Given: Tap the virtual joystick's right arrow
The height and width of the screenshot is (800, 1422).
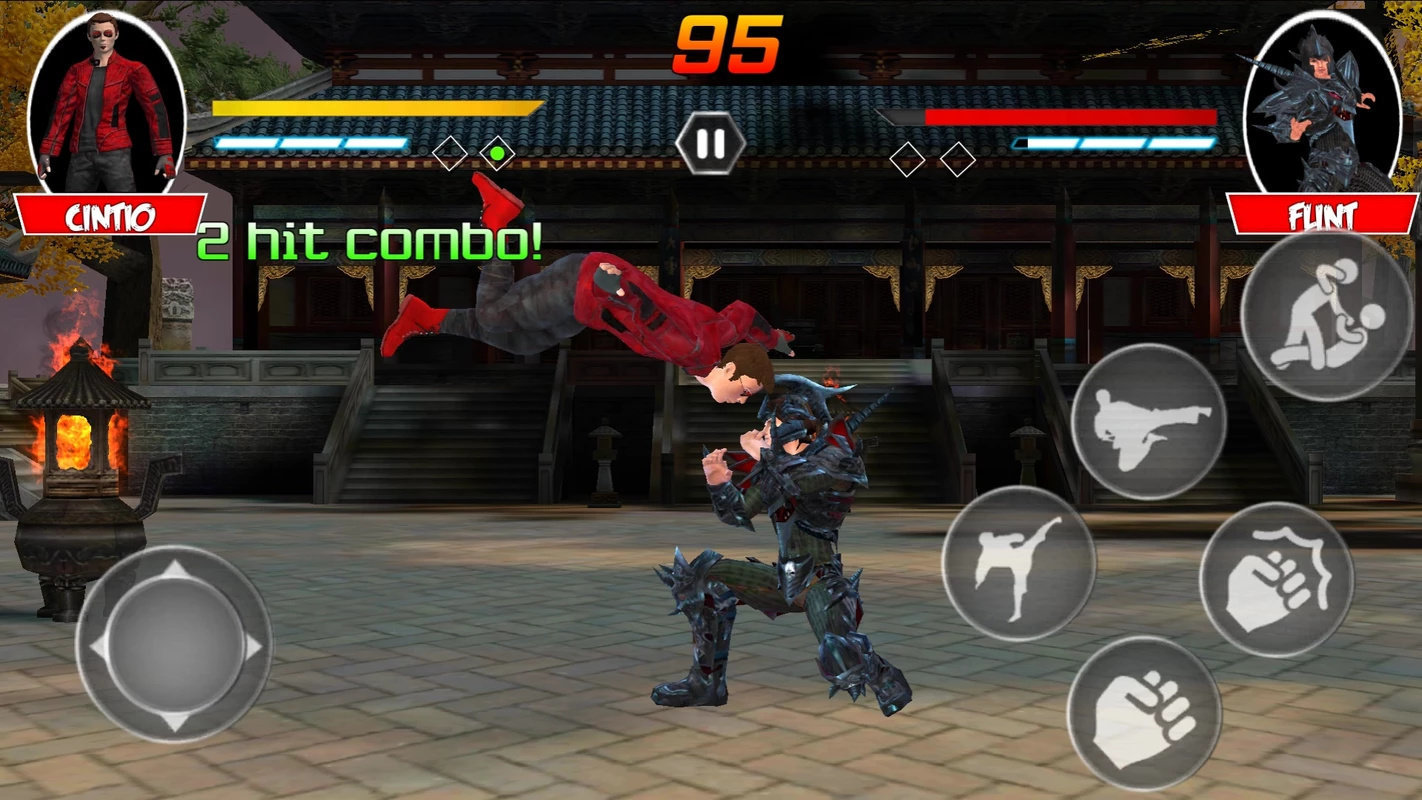Looking at the screenshot, I should tap(254, 647).
